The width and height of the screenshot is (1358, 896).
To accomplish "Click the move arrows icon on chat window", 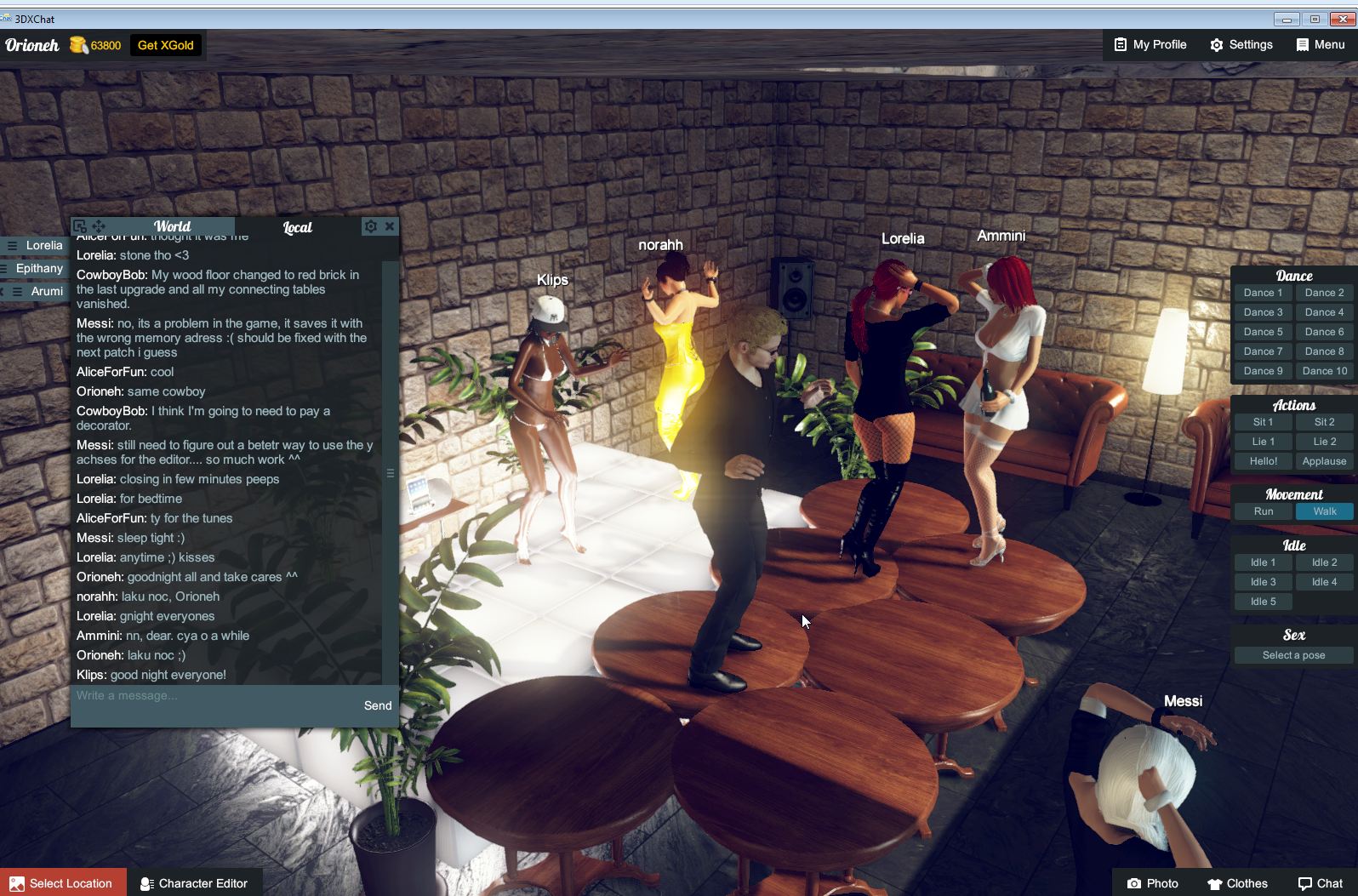I will (100, 226).
